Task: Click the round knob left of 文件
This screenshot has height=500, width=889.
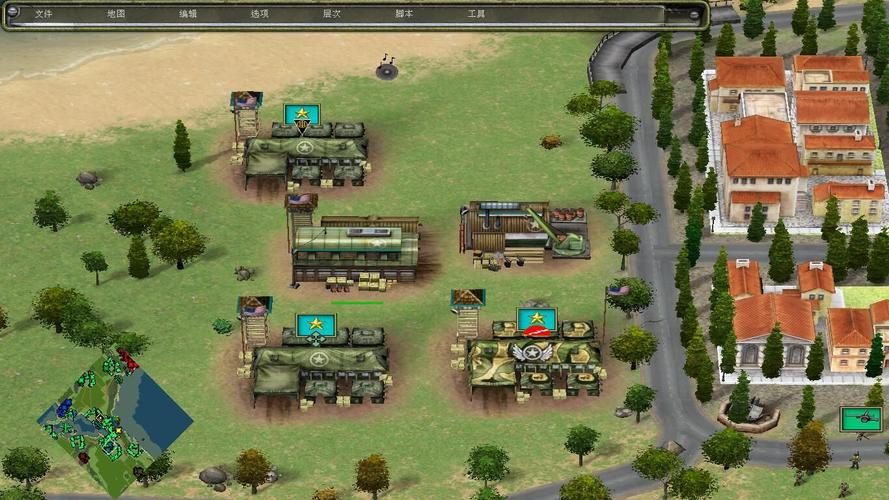Action: pos(13,13)
